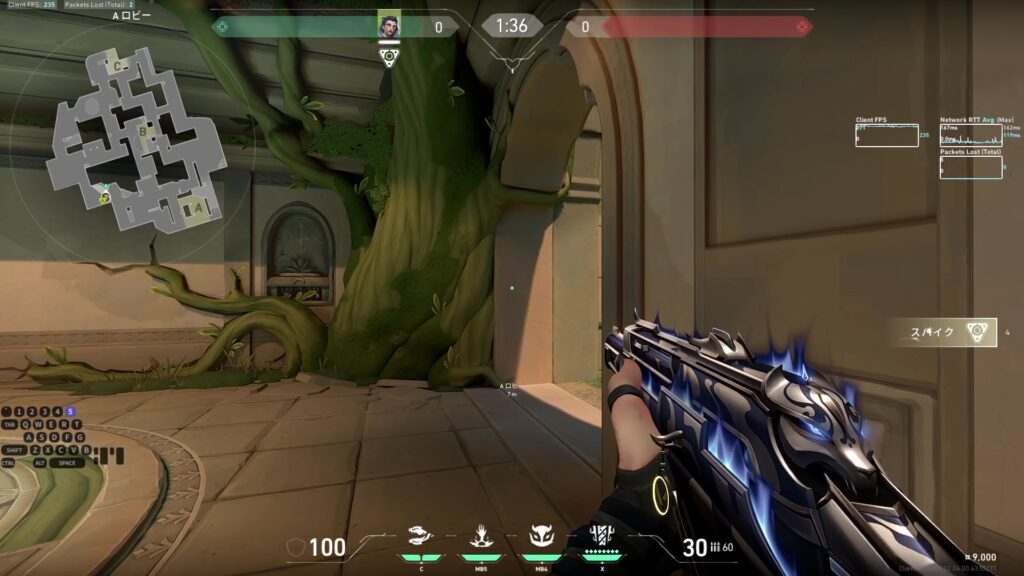
Task: Trigger the Haunt mask ability
Action: 541,537
